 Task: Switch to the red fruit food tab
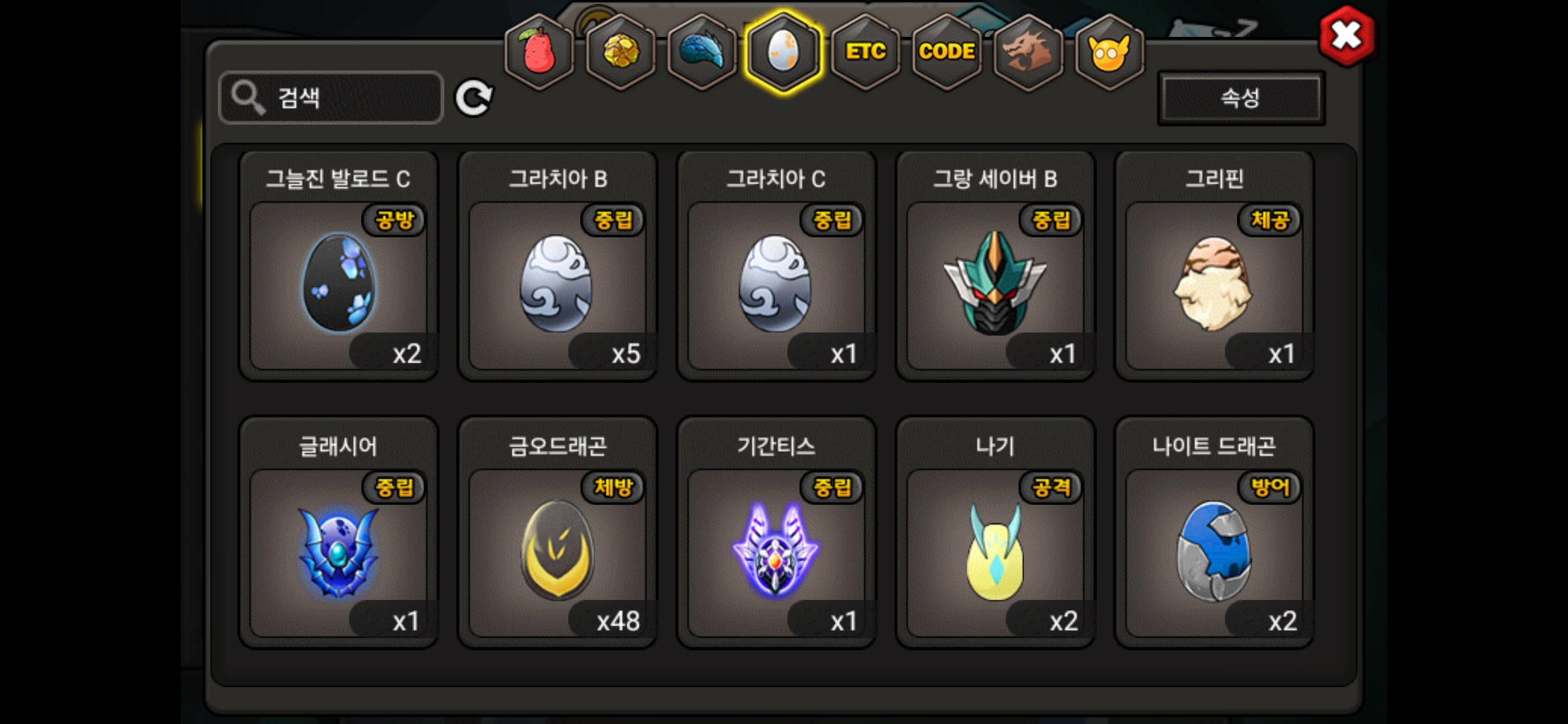point(539,52)
